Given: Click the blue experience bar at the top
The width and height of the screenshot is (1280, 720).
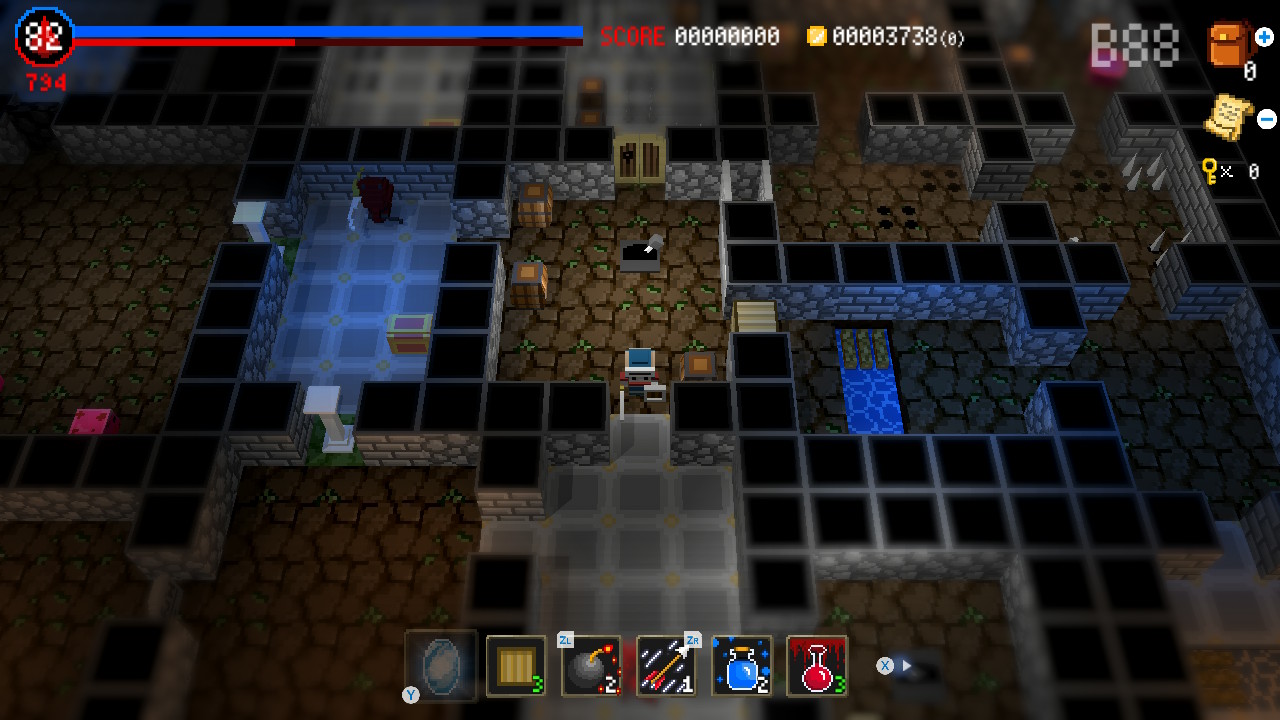Looking at the screenshot, I should (x=330, y=31).
